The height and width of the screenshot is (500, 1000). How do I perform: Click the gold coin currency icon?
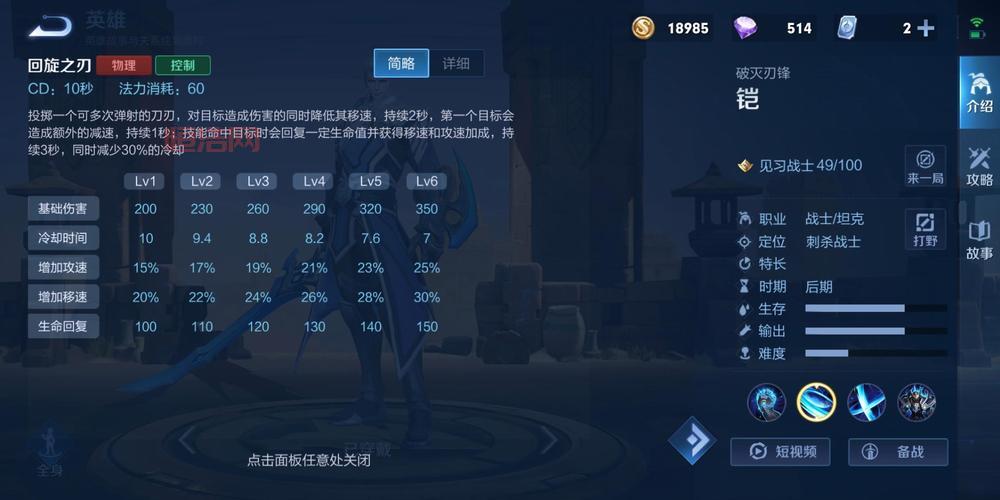click(643, 28)
